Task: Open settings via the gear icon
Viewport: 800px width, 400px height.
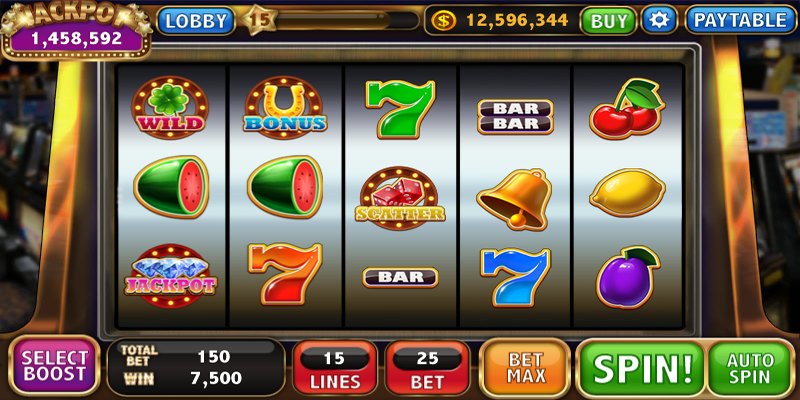Action: coord(659,20)
